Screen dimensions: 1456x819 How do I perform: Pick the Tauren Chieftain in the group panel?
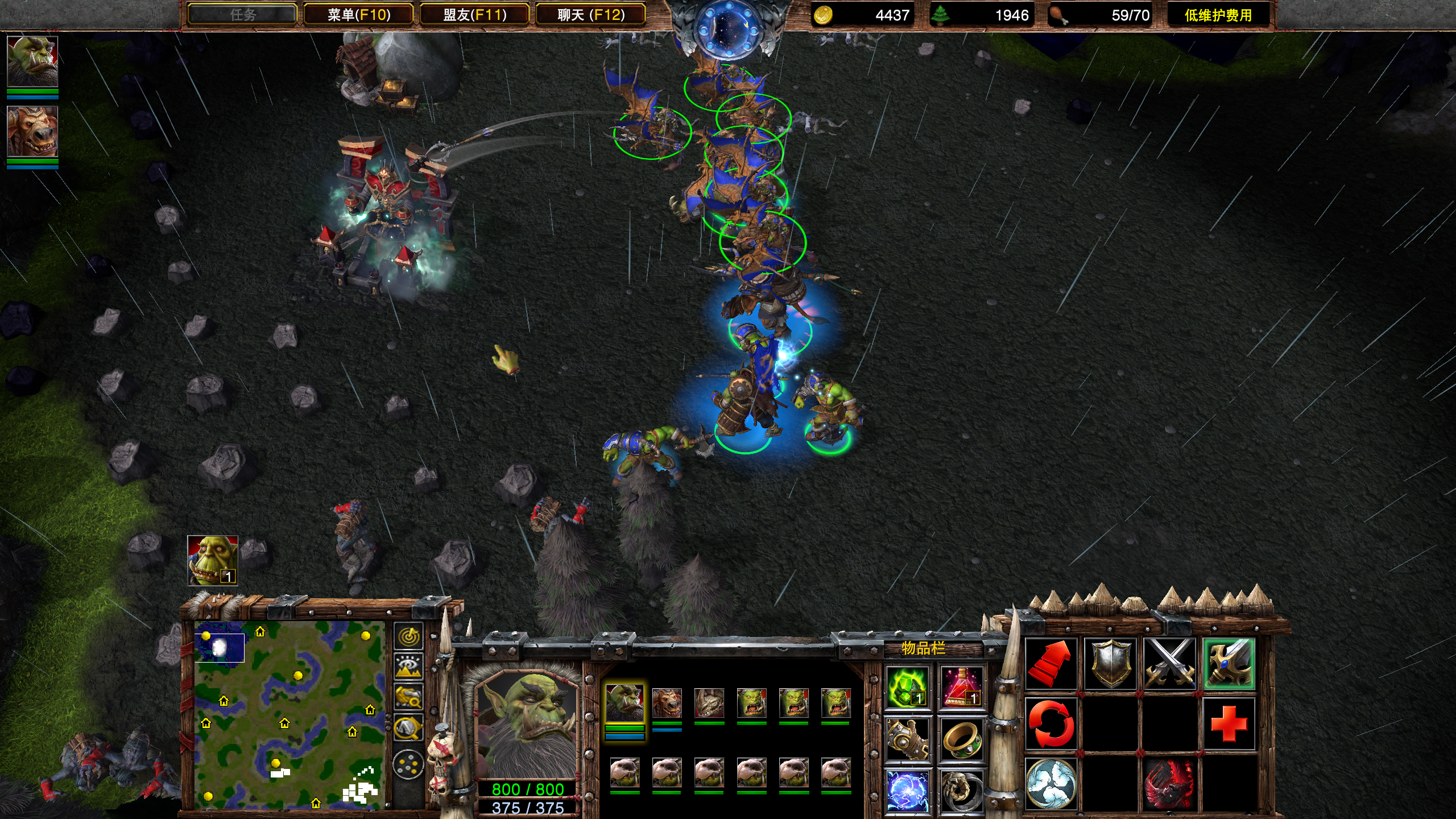click(x=667, y=704)
